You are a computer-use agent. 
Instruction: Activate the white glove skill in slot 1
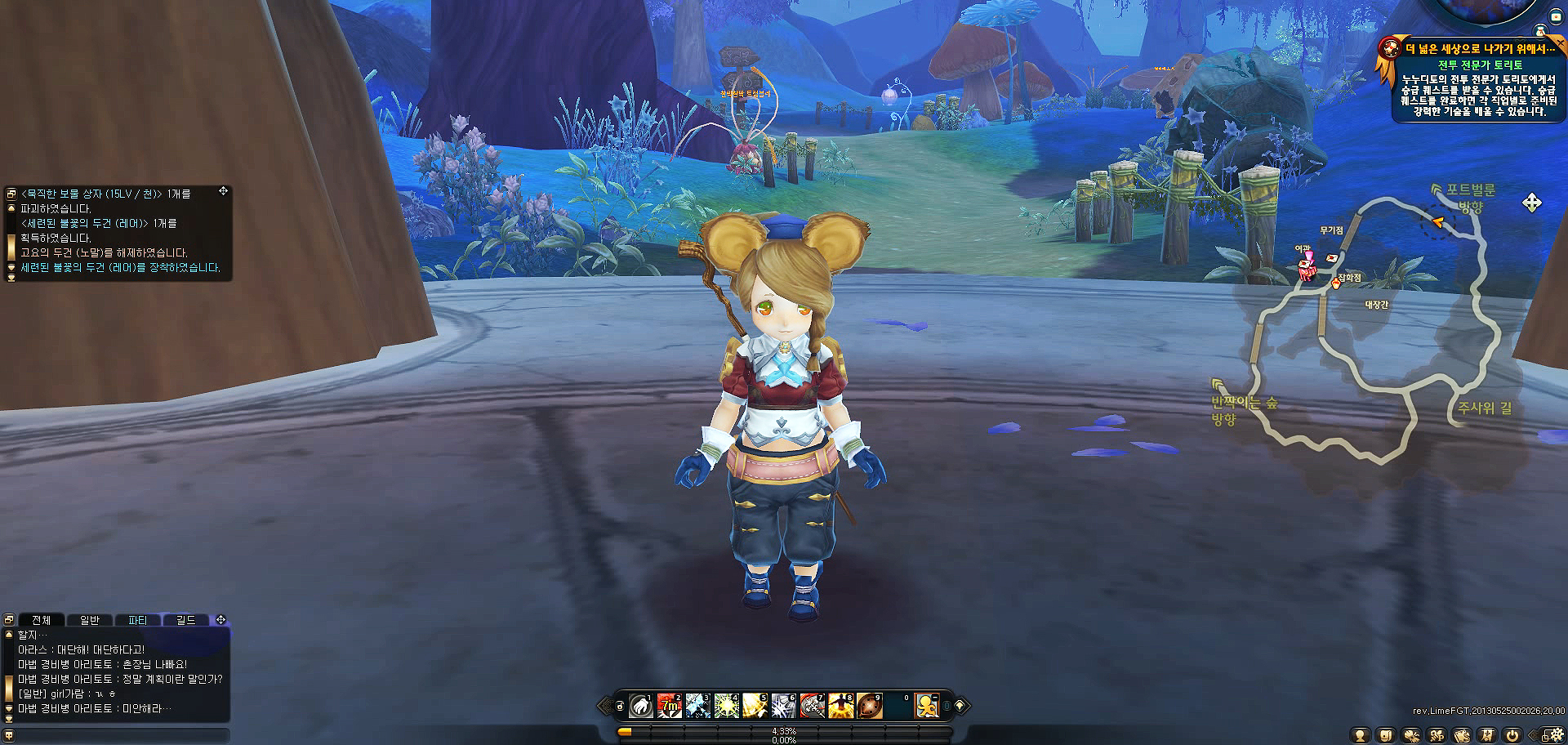tap(641, 706)
